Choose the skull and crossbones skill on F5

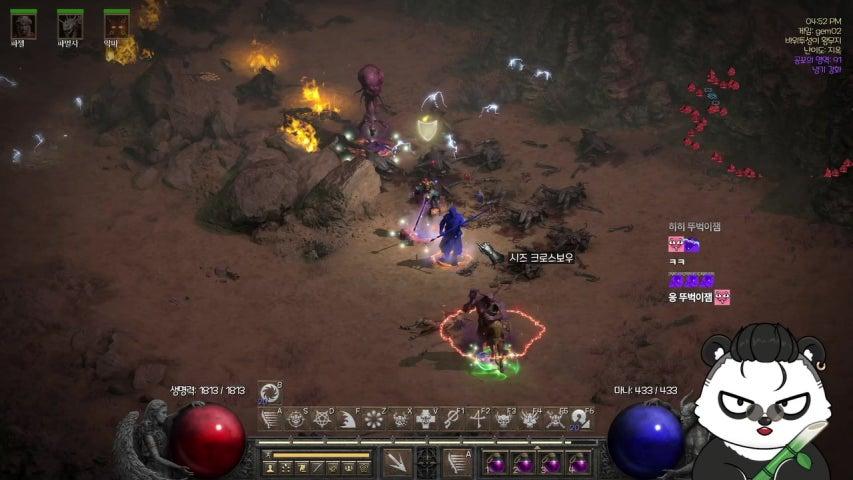556,419
